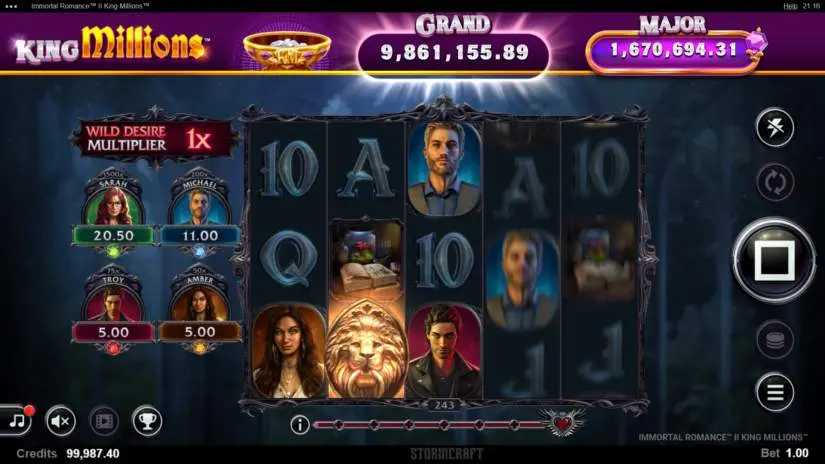The image size is (825, 464).
Task: Click the film strip video icon
Action: [104, 421]
